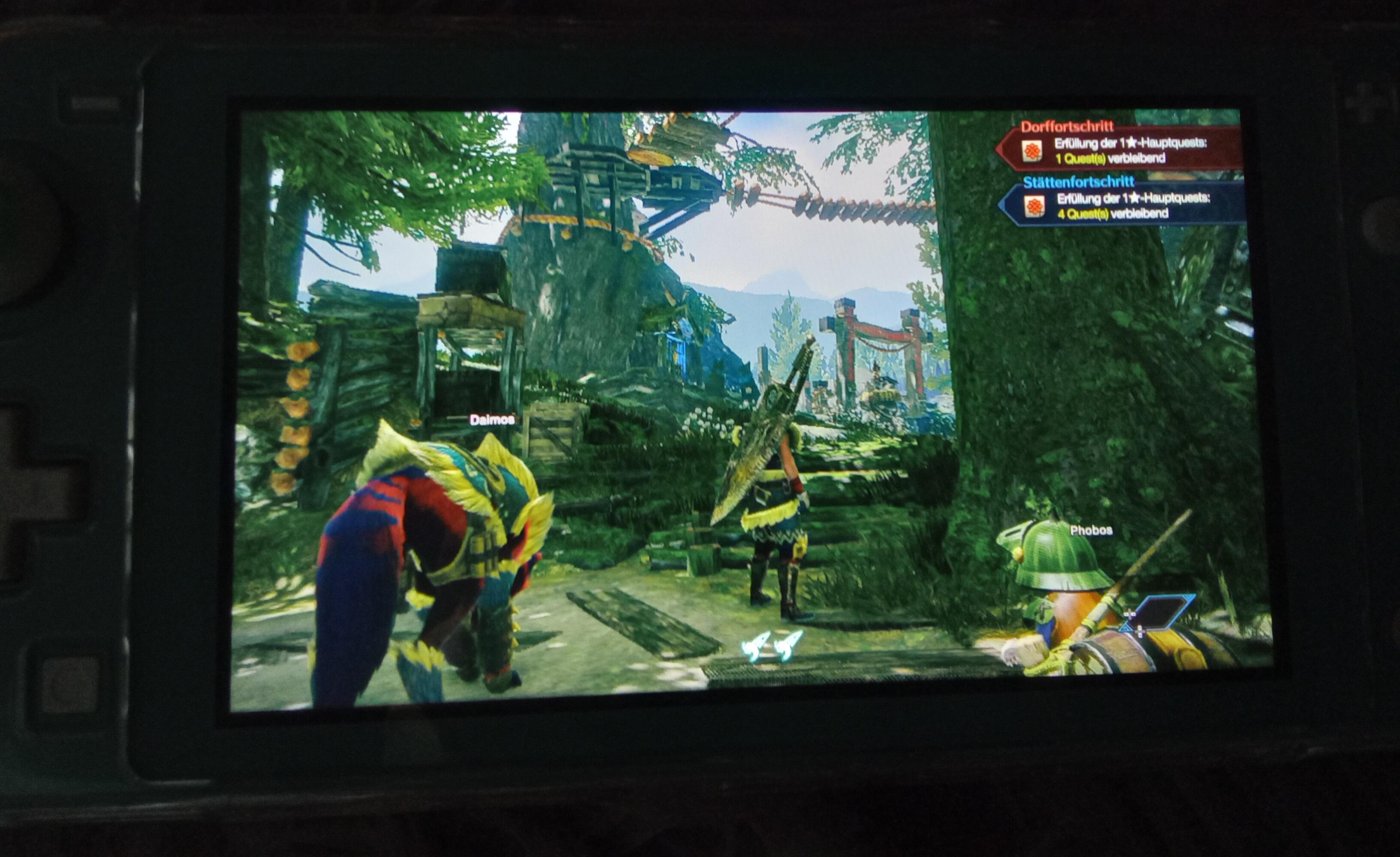Click the Daimos name tag
The height and width of the screenshot is (857, 1400).
492,420
